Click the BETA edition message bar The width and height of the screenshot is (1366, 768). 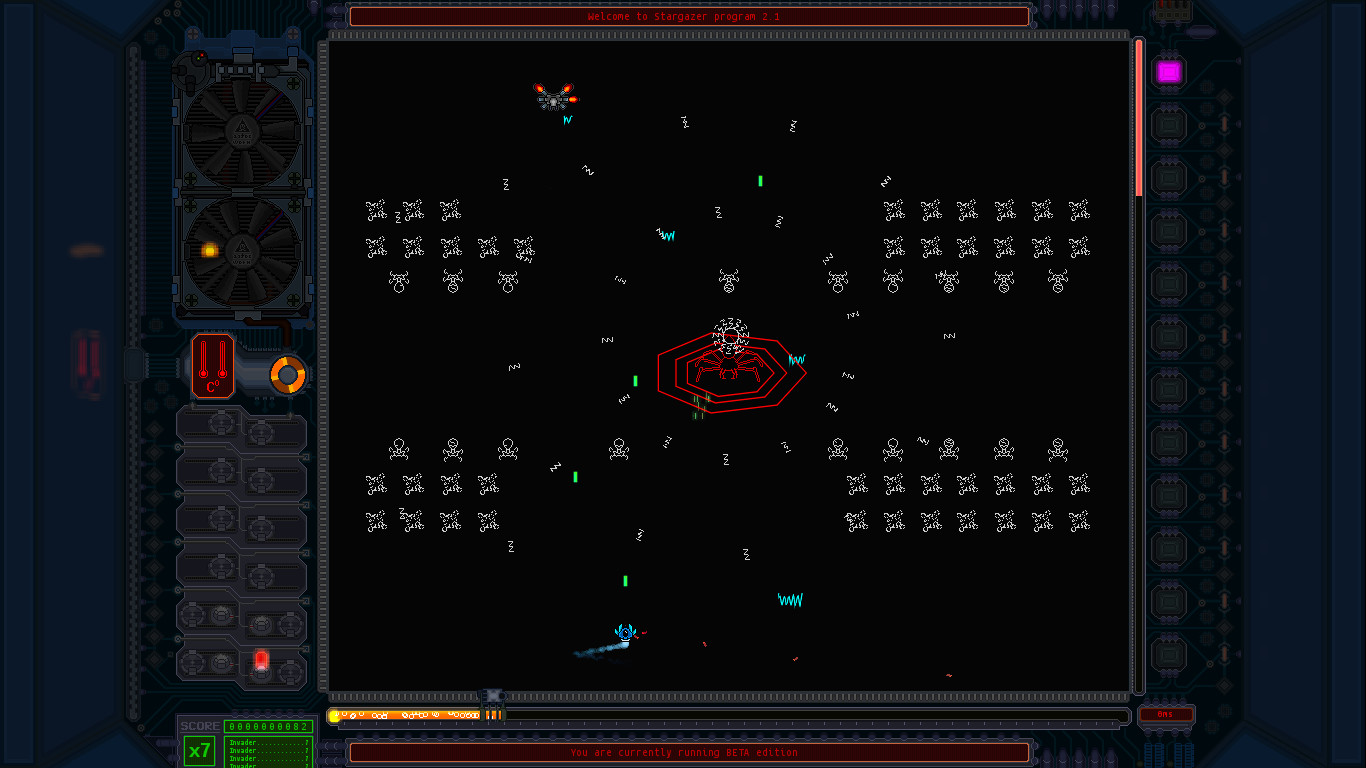pos(688,752)
